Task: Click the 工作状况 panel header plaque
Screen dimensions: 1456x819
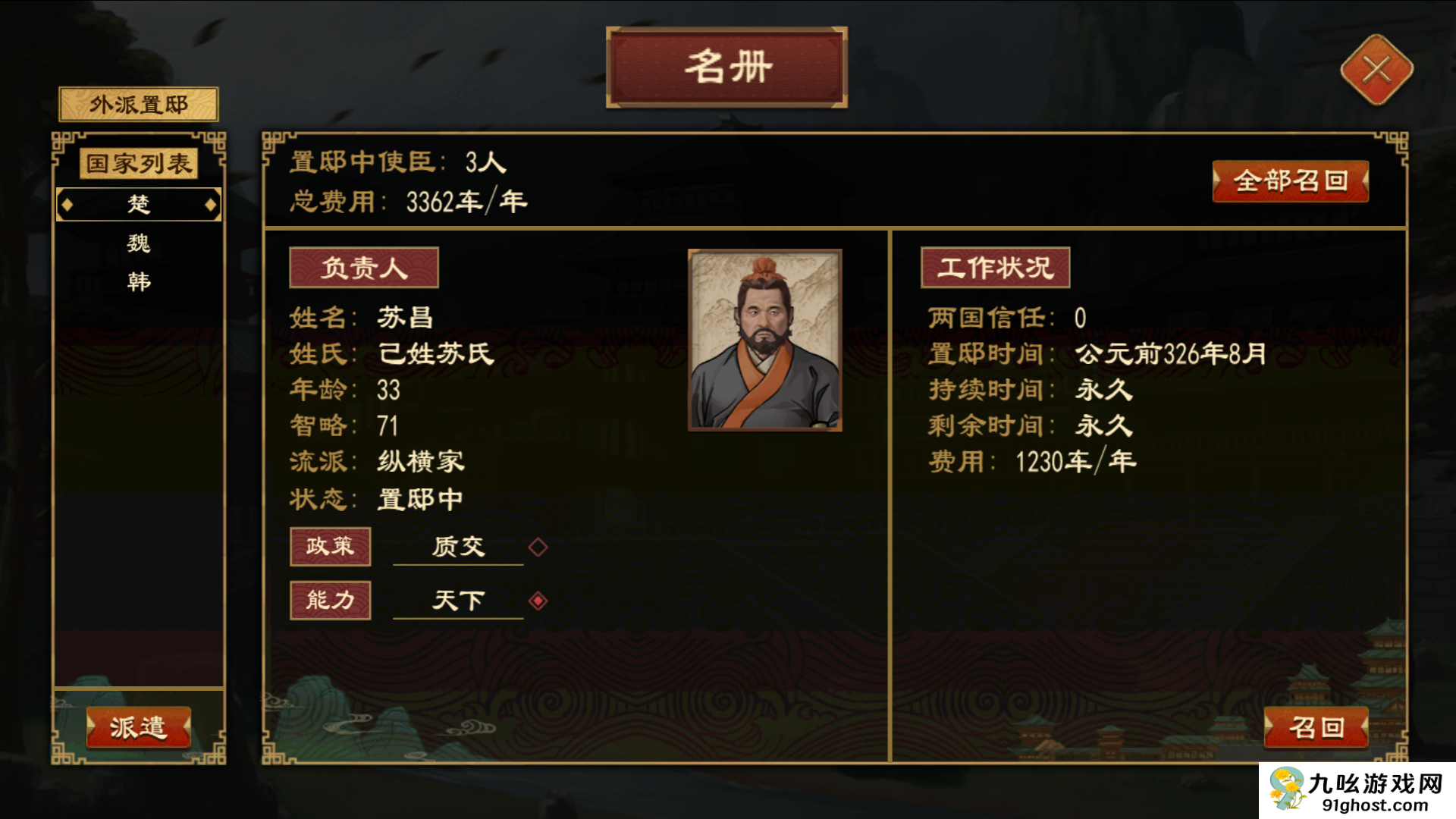Action: point(994,267)
